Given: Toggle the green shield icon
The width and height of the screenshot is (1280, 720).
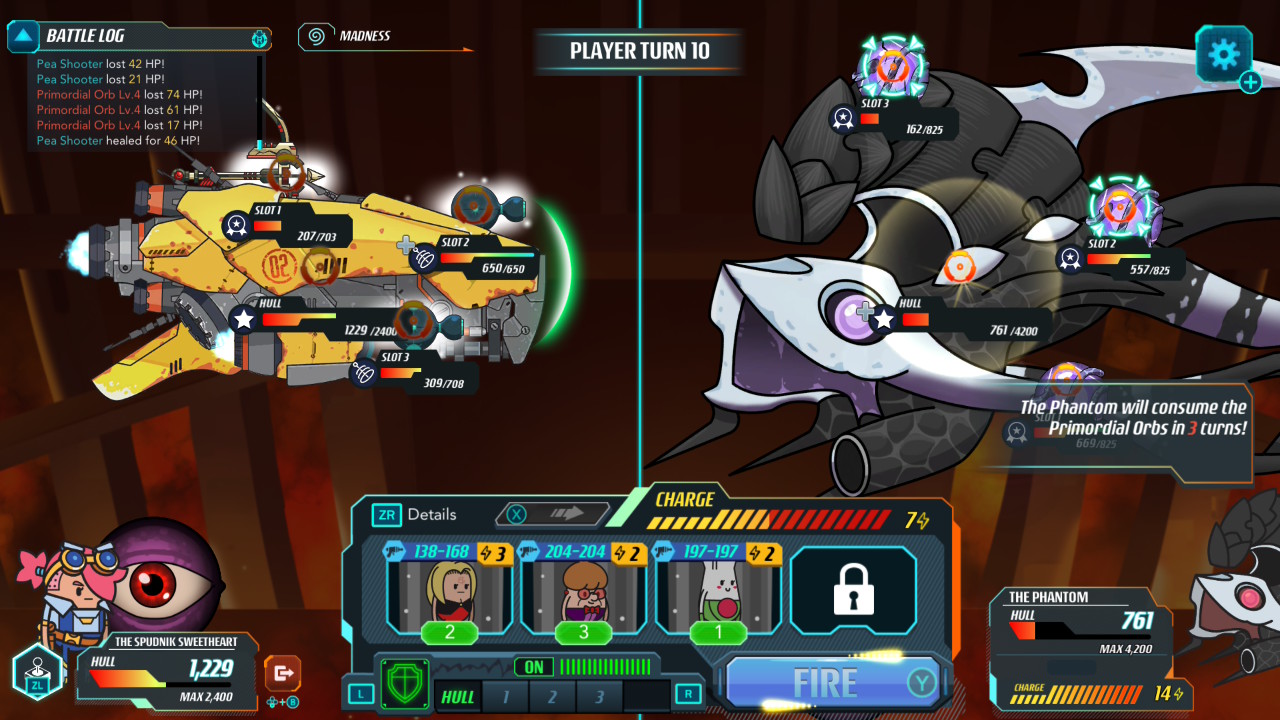Looking at the screenshot, I should pos(405,685).
